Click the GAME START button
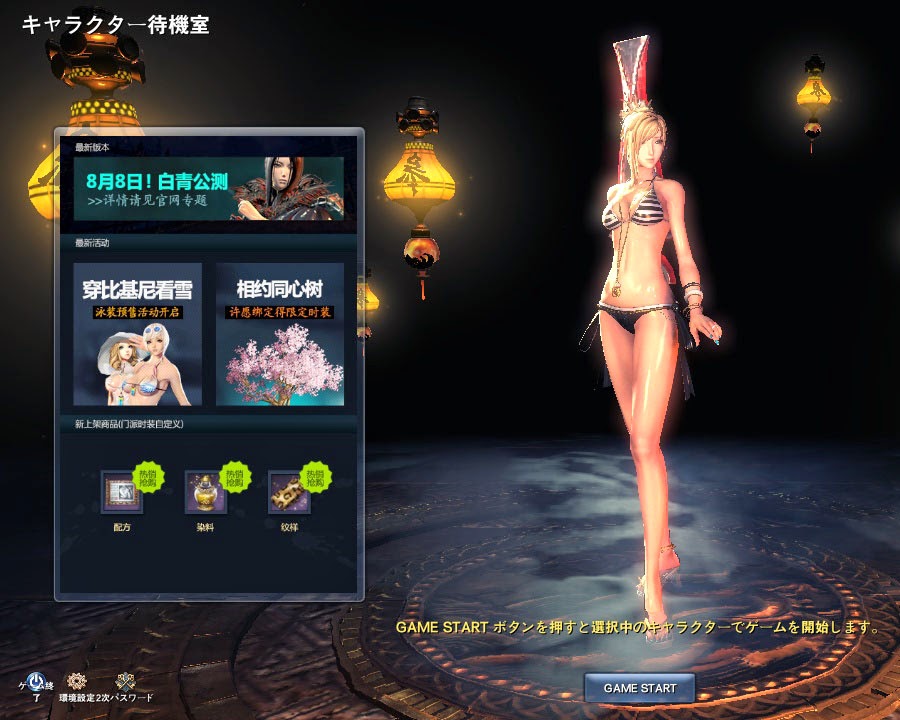900x720 pixels. (639, 688)
